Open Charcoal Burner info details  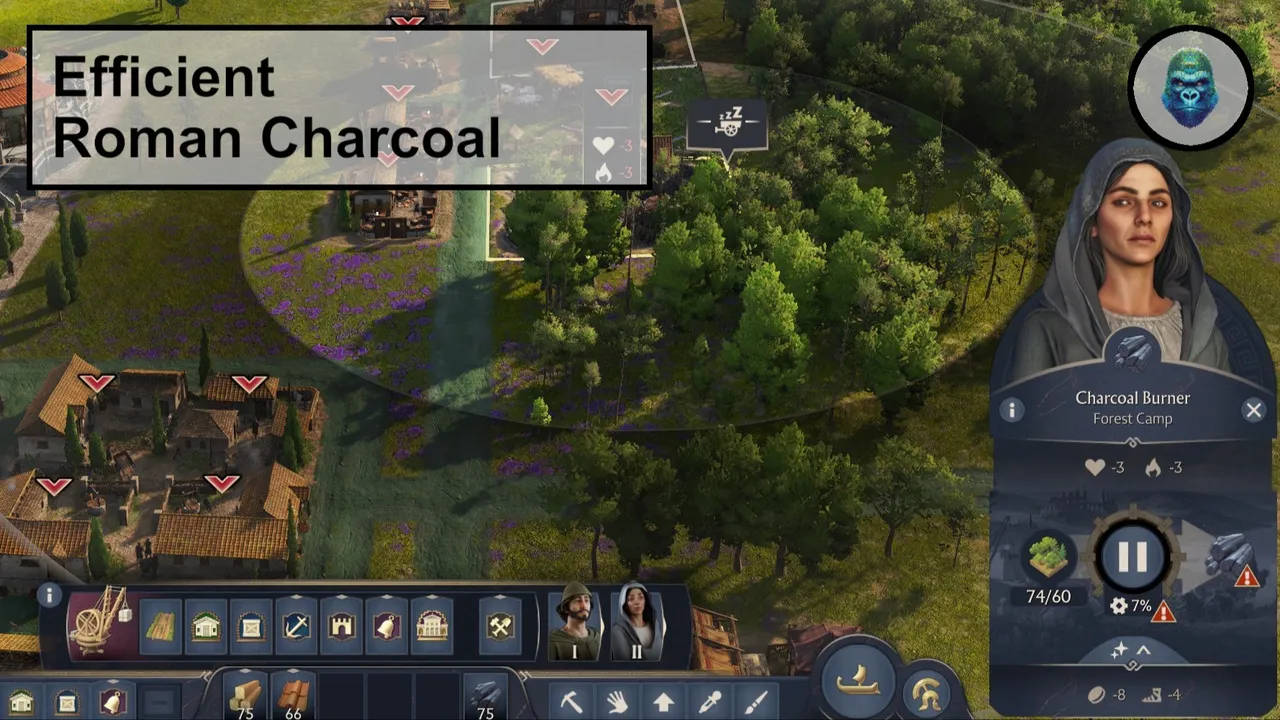1011,410
